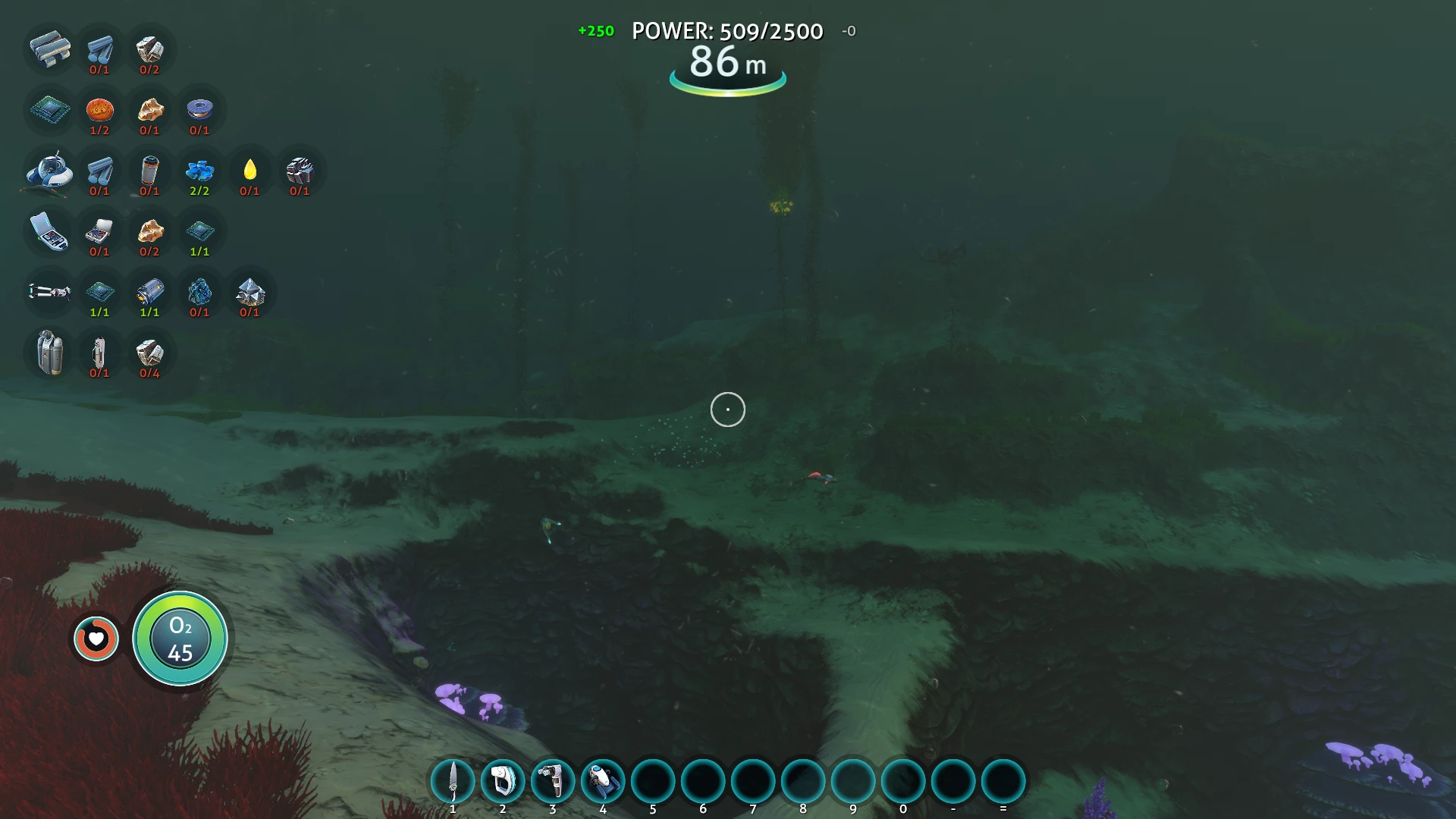Viewport: 1456px width, 819px height.
Task: Choose the twin-nozzle tool in hotbar slot 3
Action: tap(553, 781)
